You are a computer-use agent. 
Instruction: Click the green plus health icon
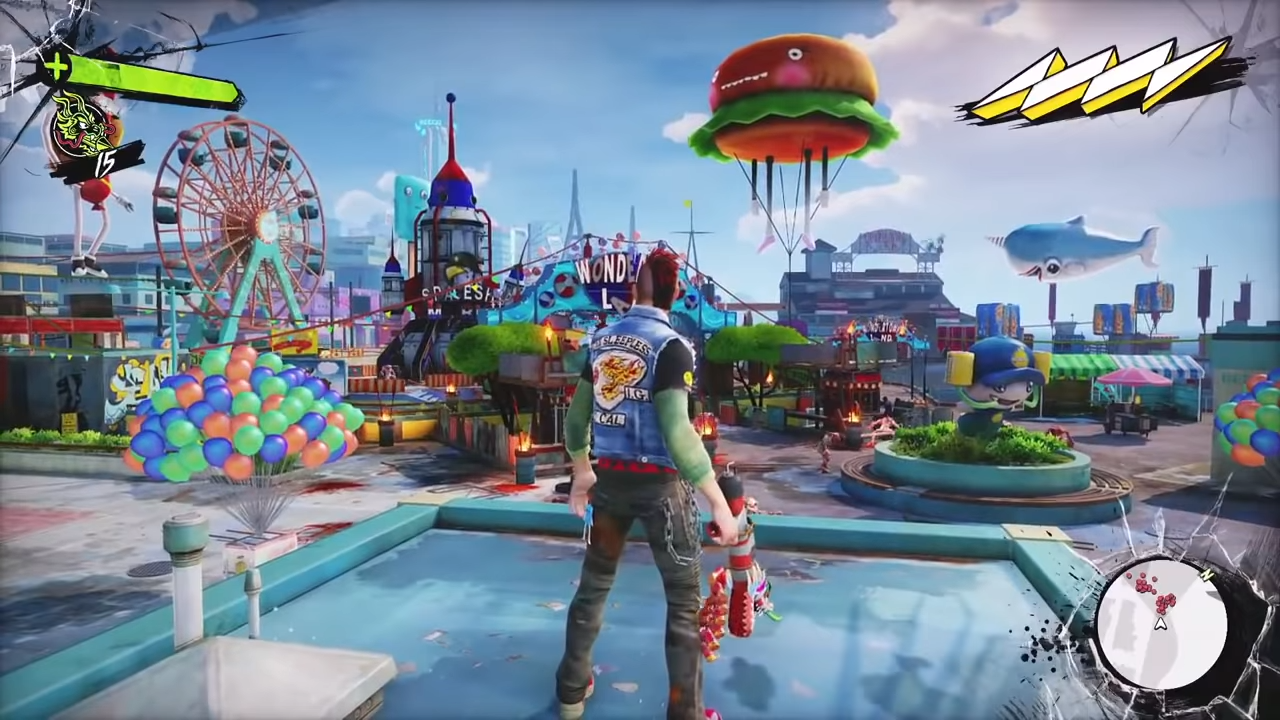tap(57, 66)
